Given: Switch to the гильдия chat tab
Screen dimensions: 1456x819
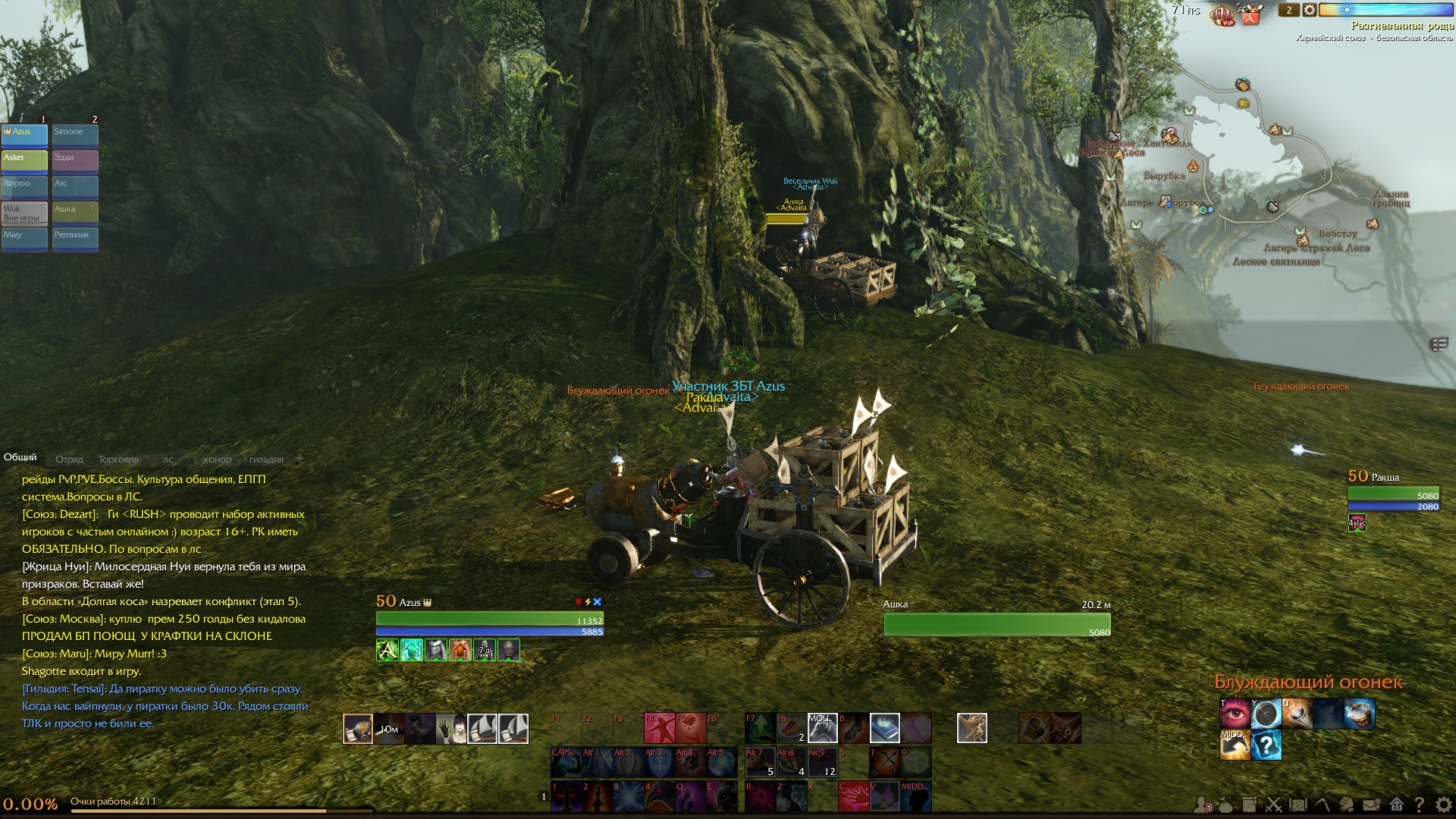Looking at the screenshot, I should [266, 460].
